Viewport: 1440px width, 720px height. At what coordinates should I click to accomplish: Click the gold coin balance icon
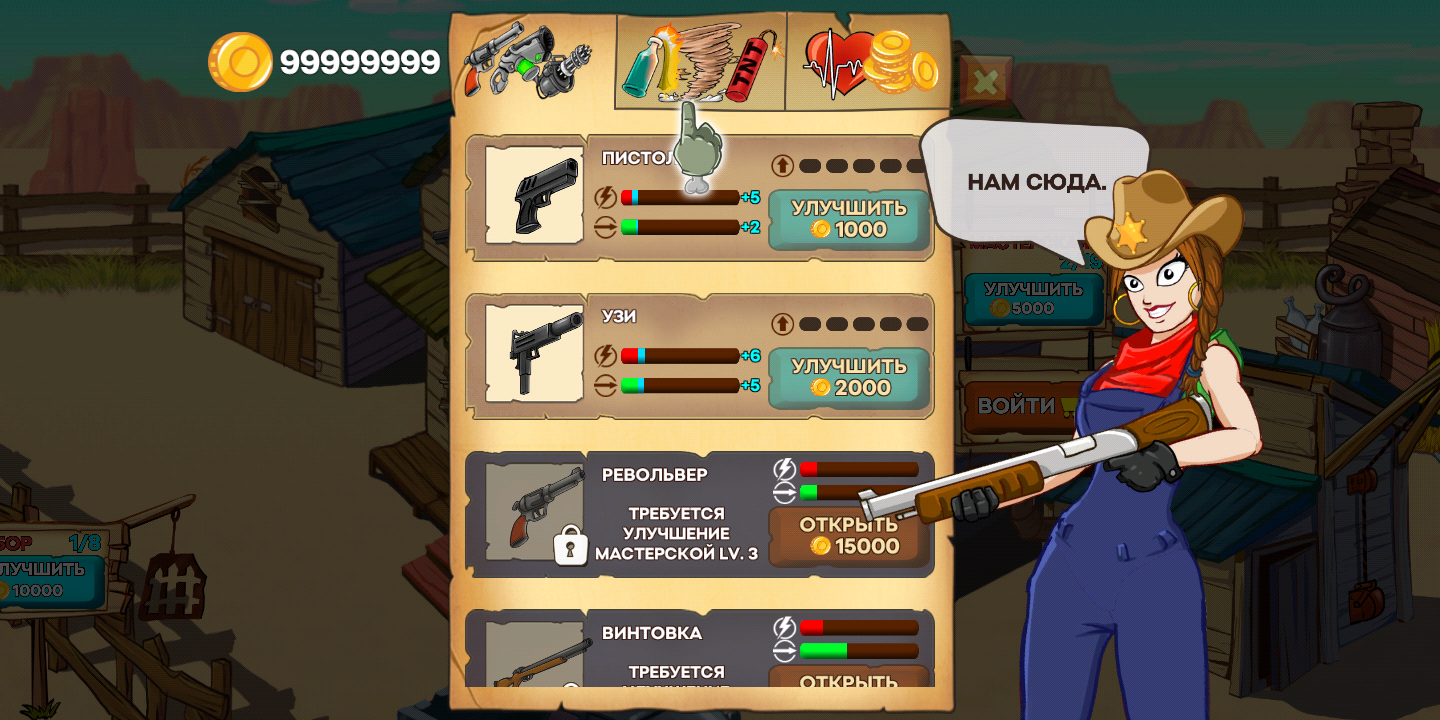[x=240, y=62]
